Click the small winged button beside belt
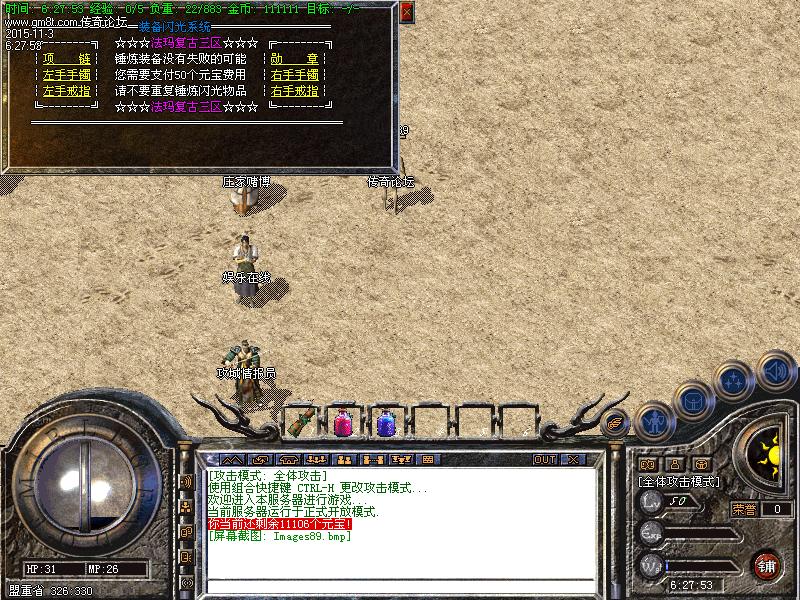The image size is (800, 600). [614, 422]
